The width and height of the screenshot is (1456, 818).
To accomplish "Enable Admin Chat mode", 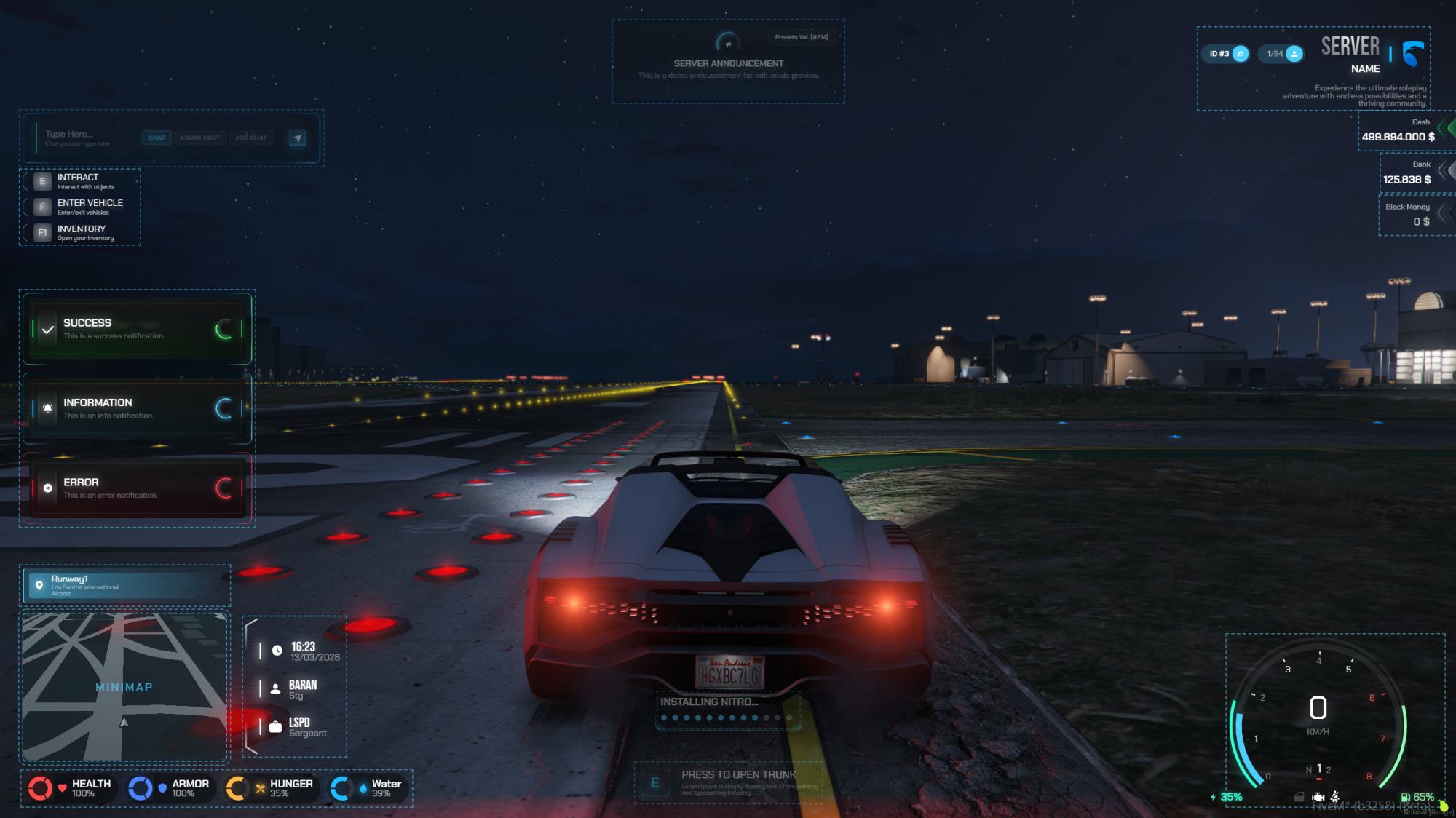I will pyautogui.click(x=199, y=138).
